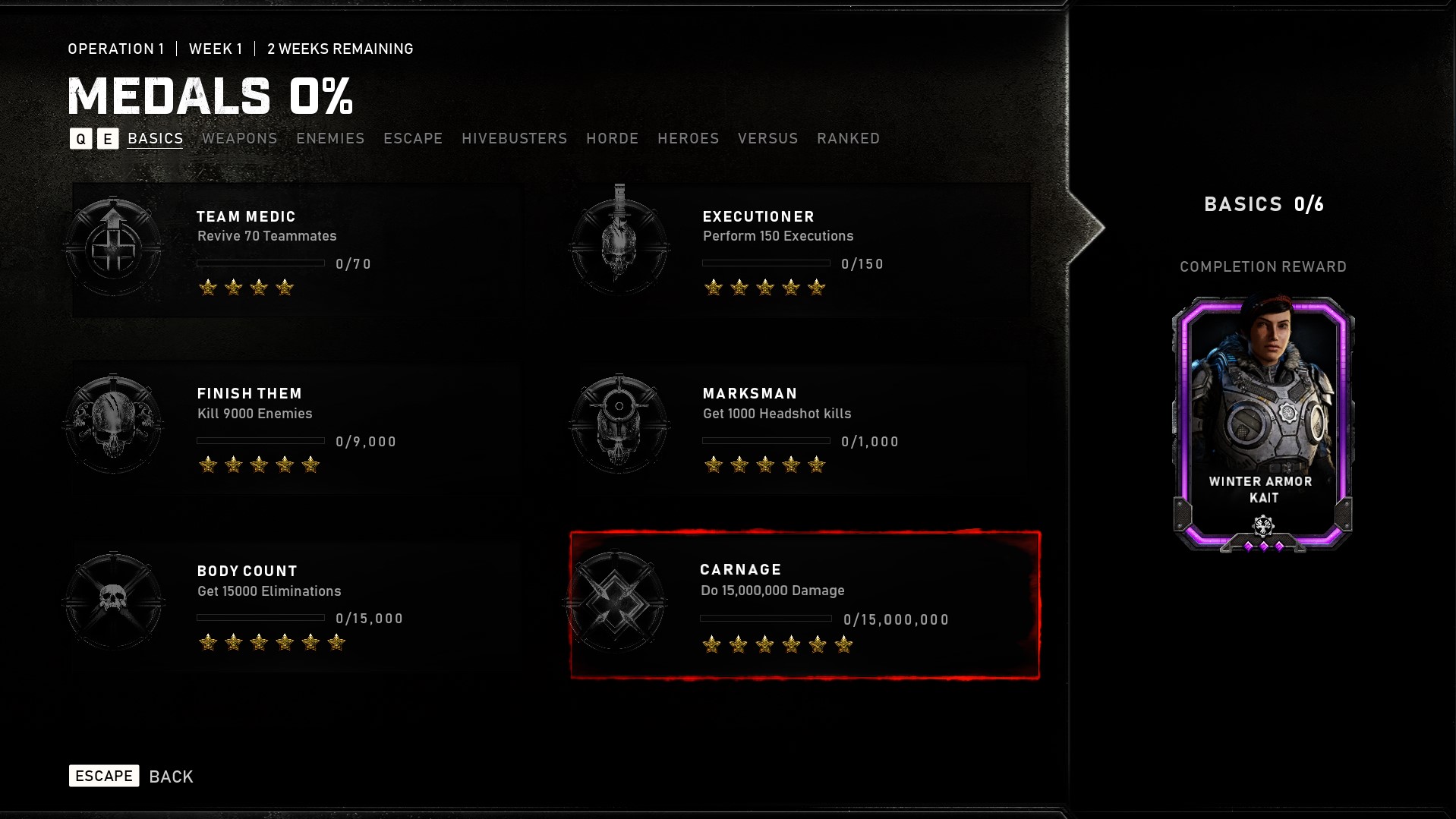Click the E key navigation icon
The image size is (1456, 819).
107,139
